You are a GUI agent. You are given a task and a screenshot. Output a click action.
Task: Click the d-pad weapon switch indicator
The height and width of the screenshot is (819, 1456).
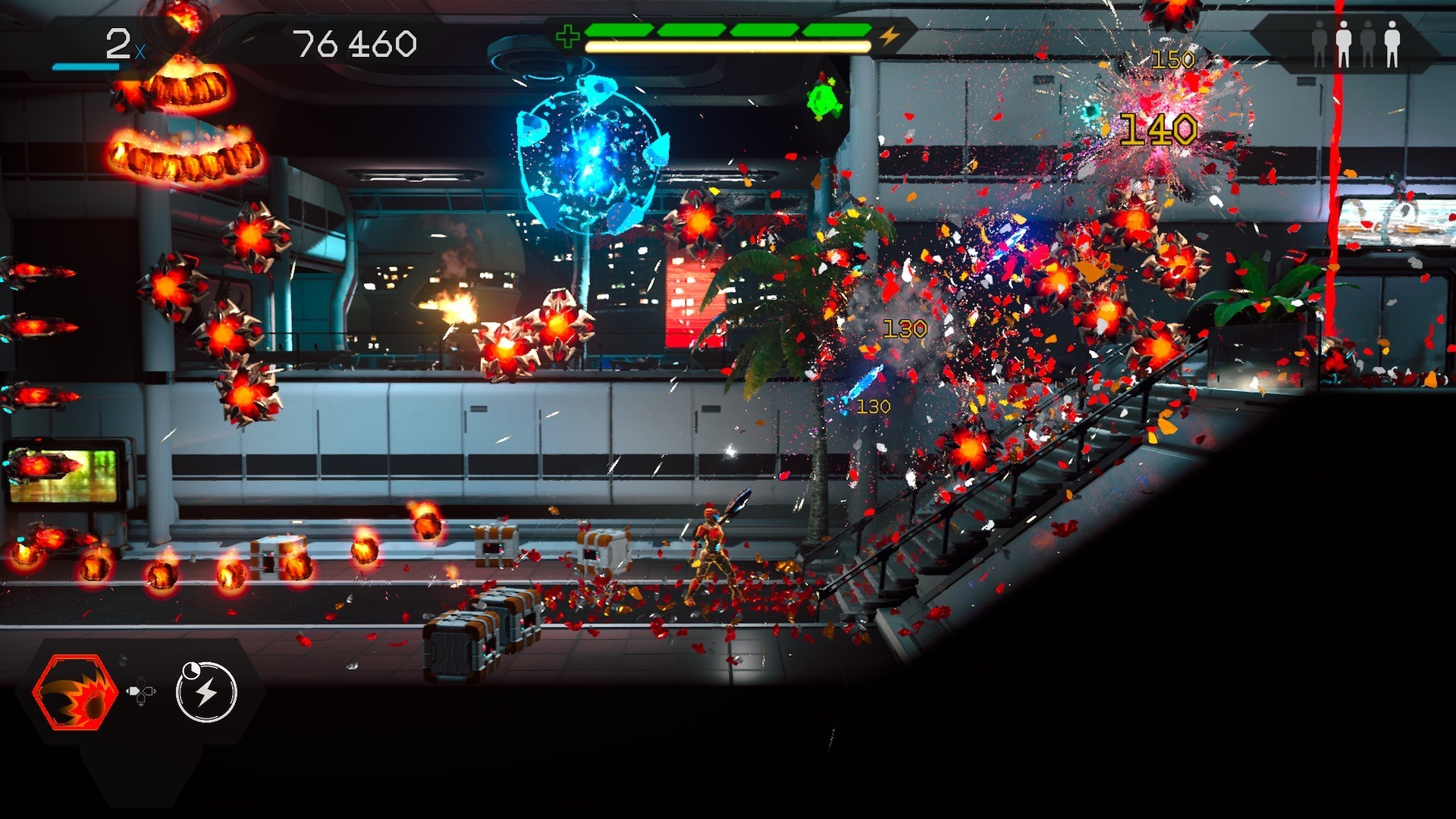point(141,692)
